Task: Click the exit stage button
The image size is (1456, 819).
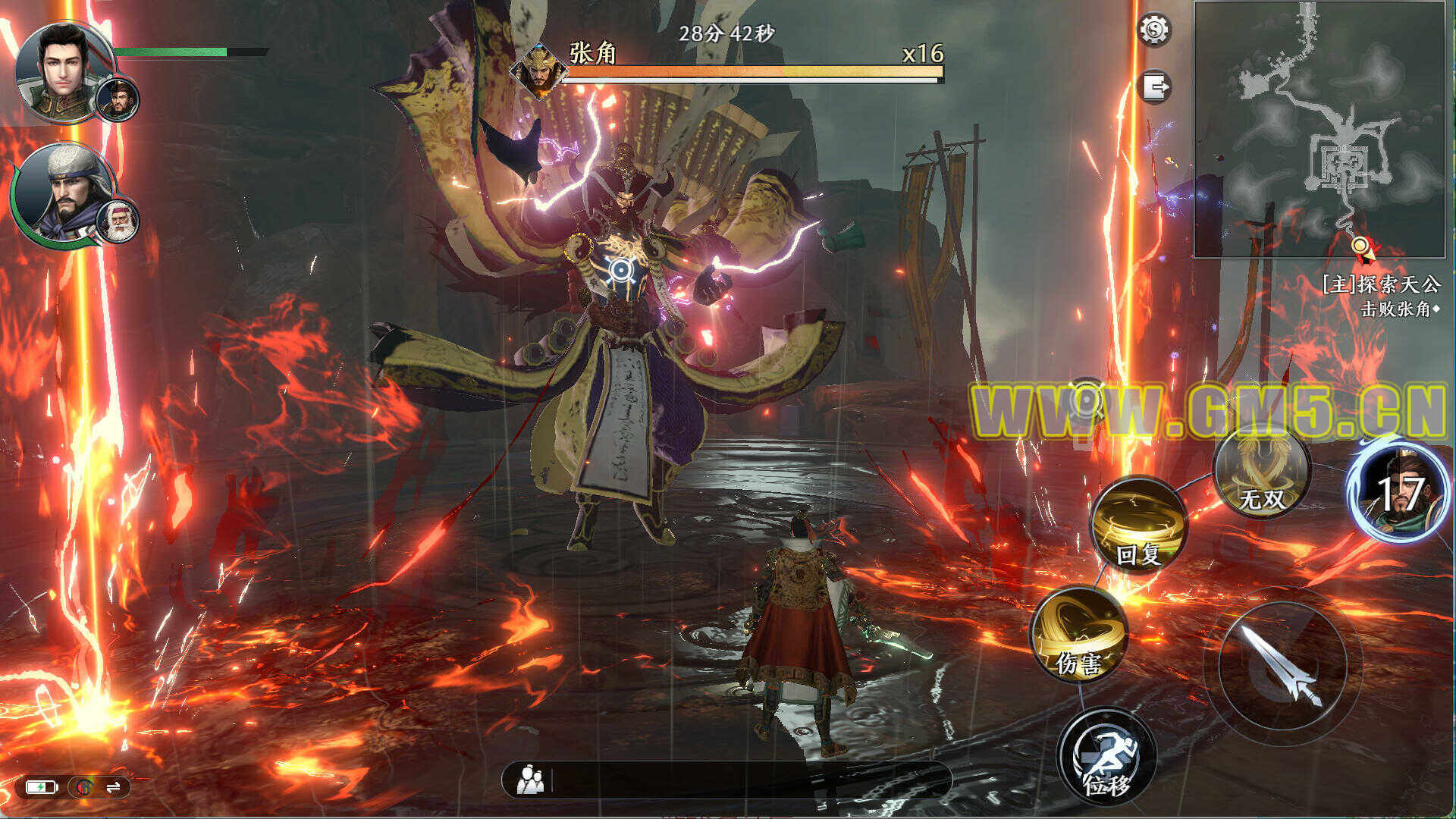Action: click(1154, 86)
